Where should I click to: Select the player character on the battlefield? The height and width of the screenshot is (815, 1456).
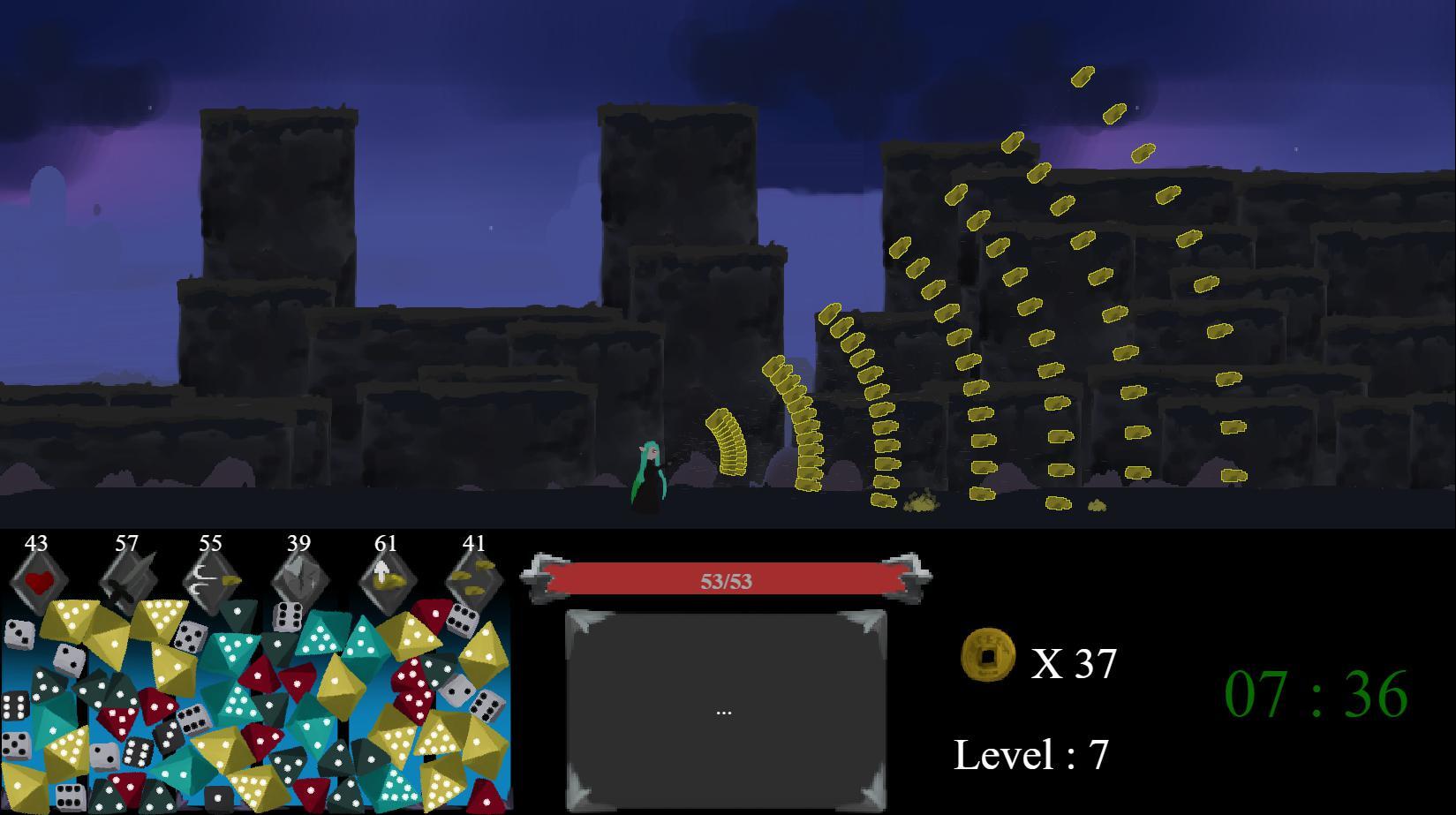coord(648,472)
